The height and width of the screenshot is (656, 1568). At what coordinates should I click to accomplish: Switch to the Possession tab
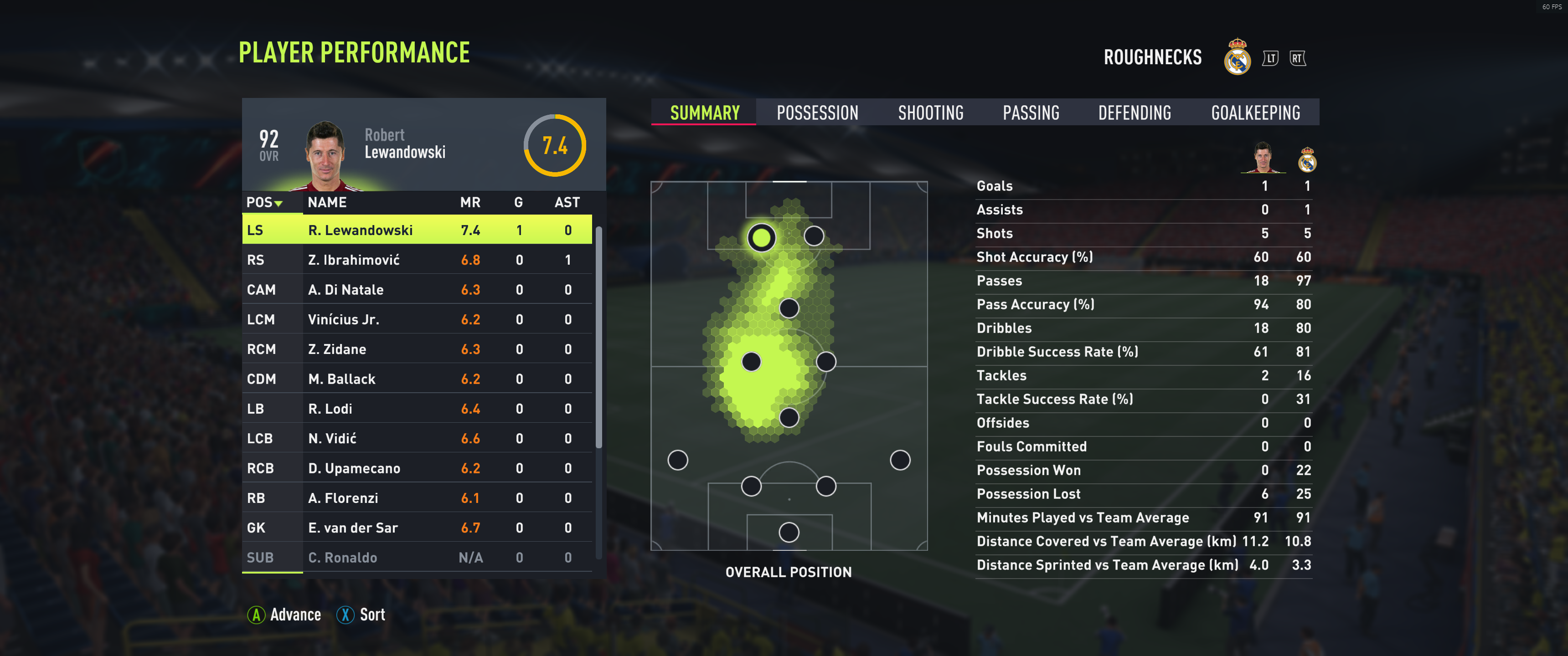(817, 113)
